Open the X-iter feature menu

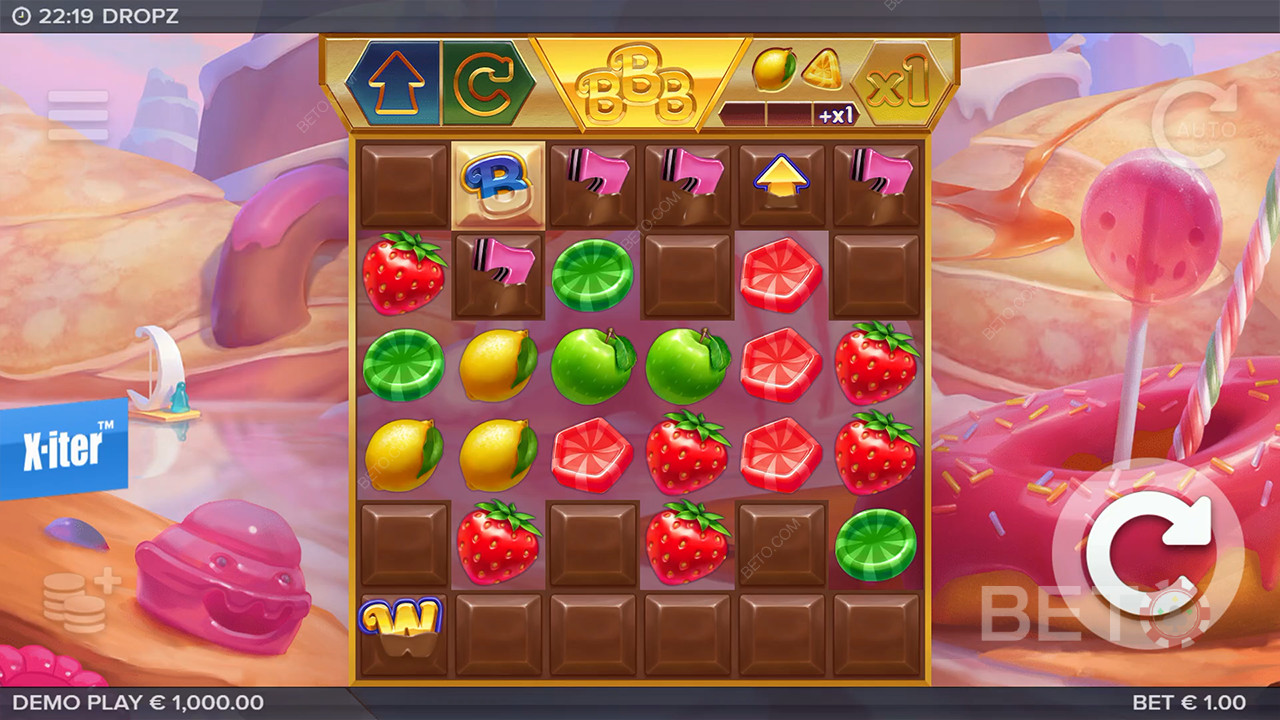tap(63, 448)
